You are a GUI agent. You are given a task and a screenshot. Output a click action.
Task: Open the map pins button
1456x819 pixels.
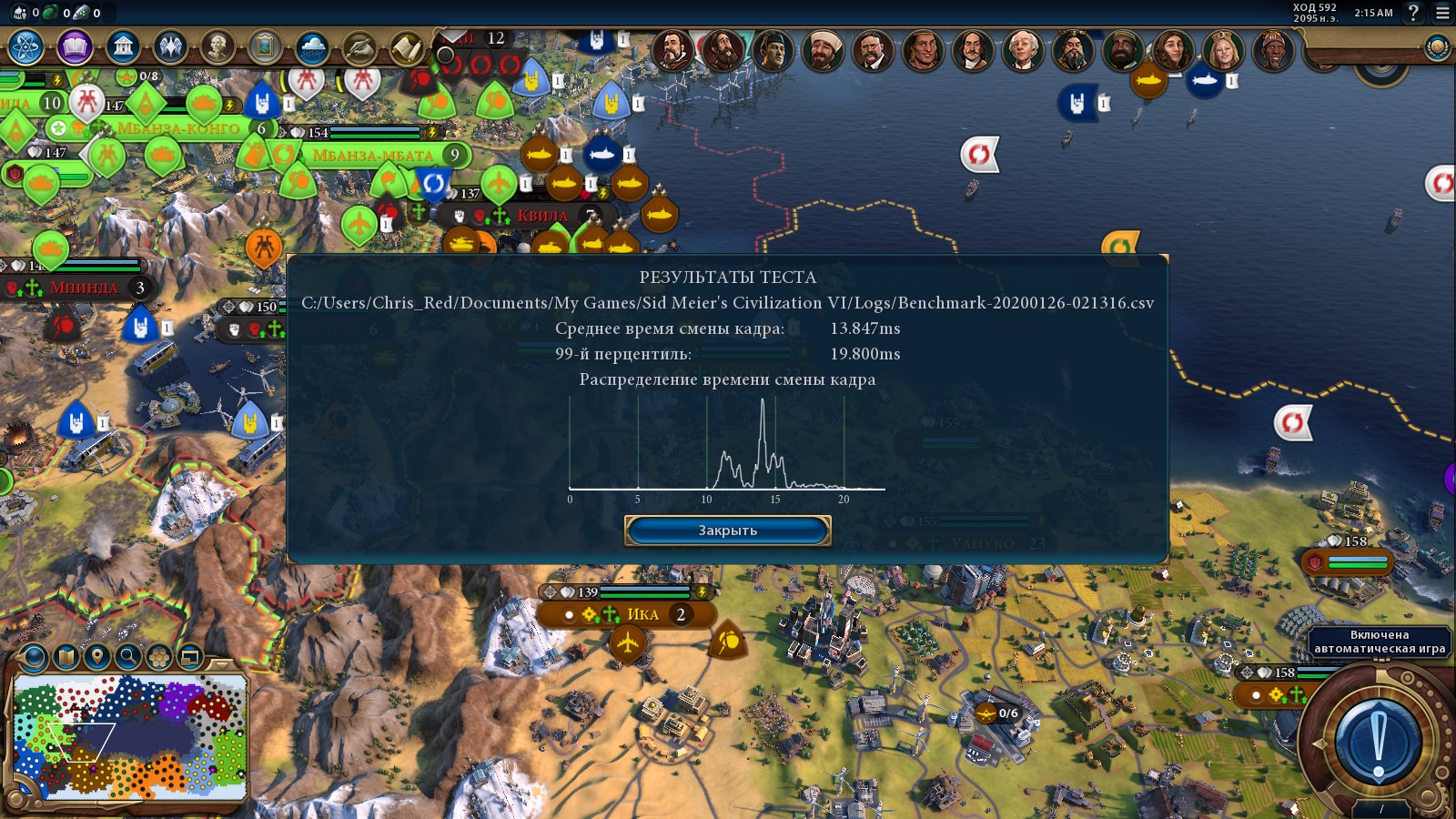[97, 656]
